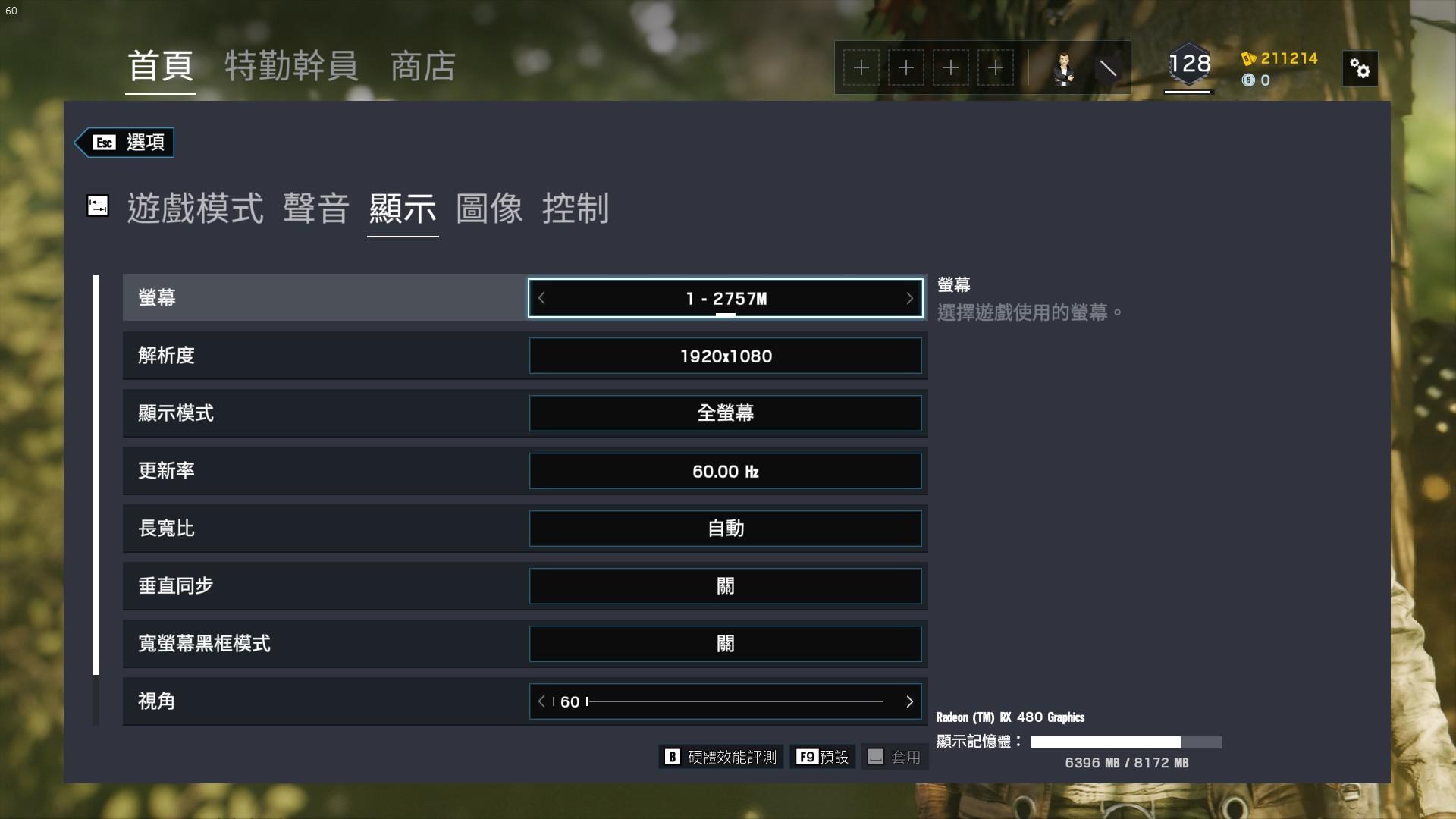The image size is (1456, 819).
Task: Open the 解析度 selector showing 1920x1080
Action: (725, 356)
